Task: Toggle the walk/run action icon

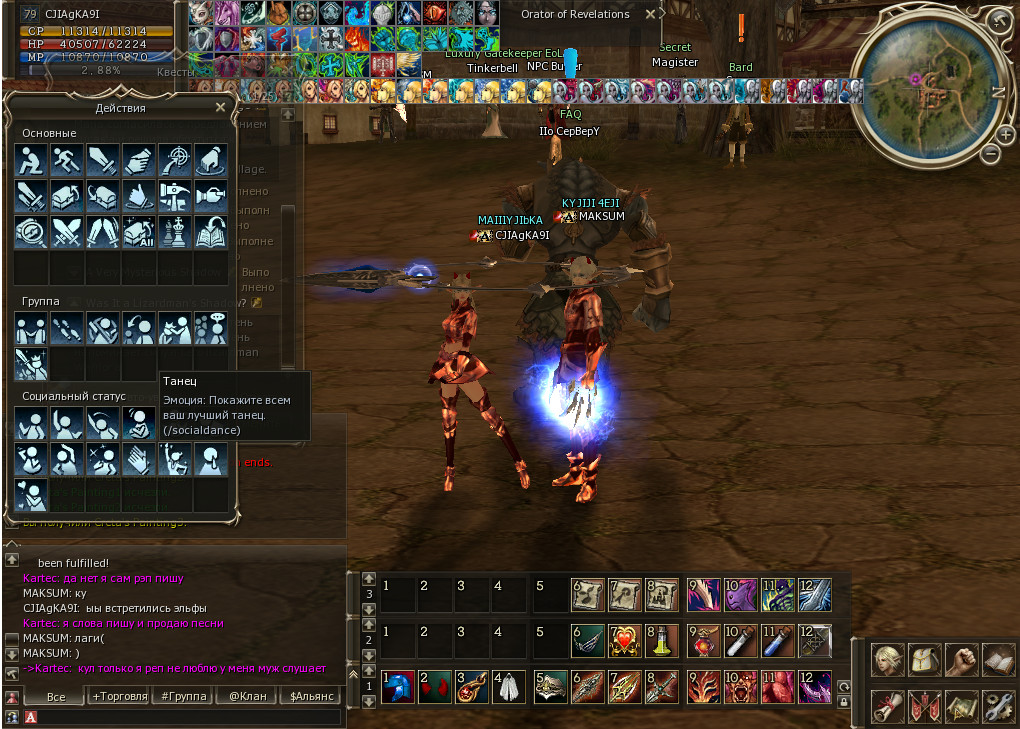Action: click(x=67, y=160)
